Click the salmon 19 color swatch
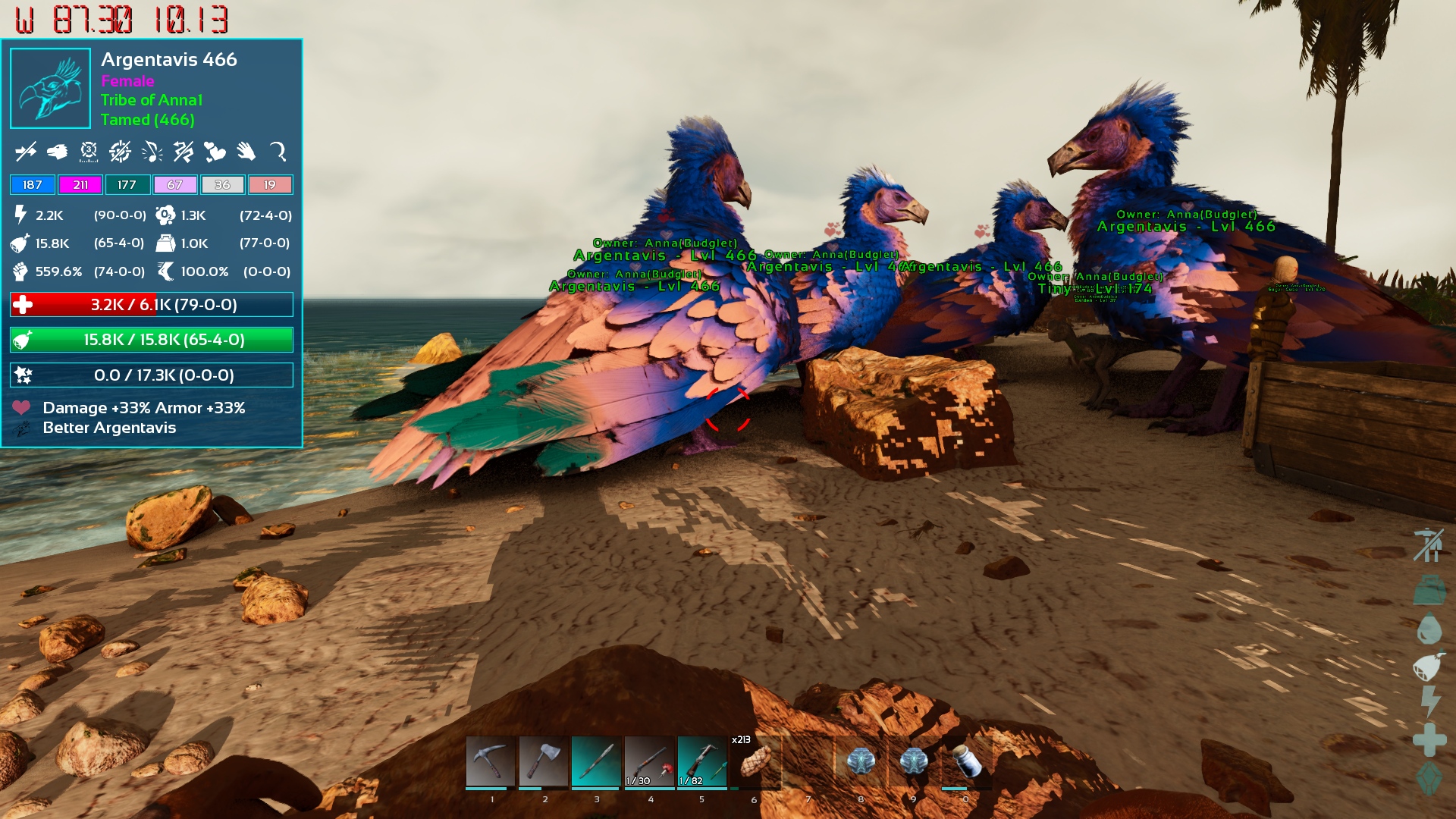 270,185
